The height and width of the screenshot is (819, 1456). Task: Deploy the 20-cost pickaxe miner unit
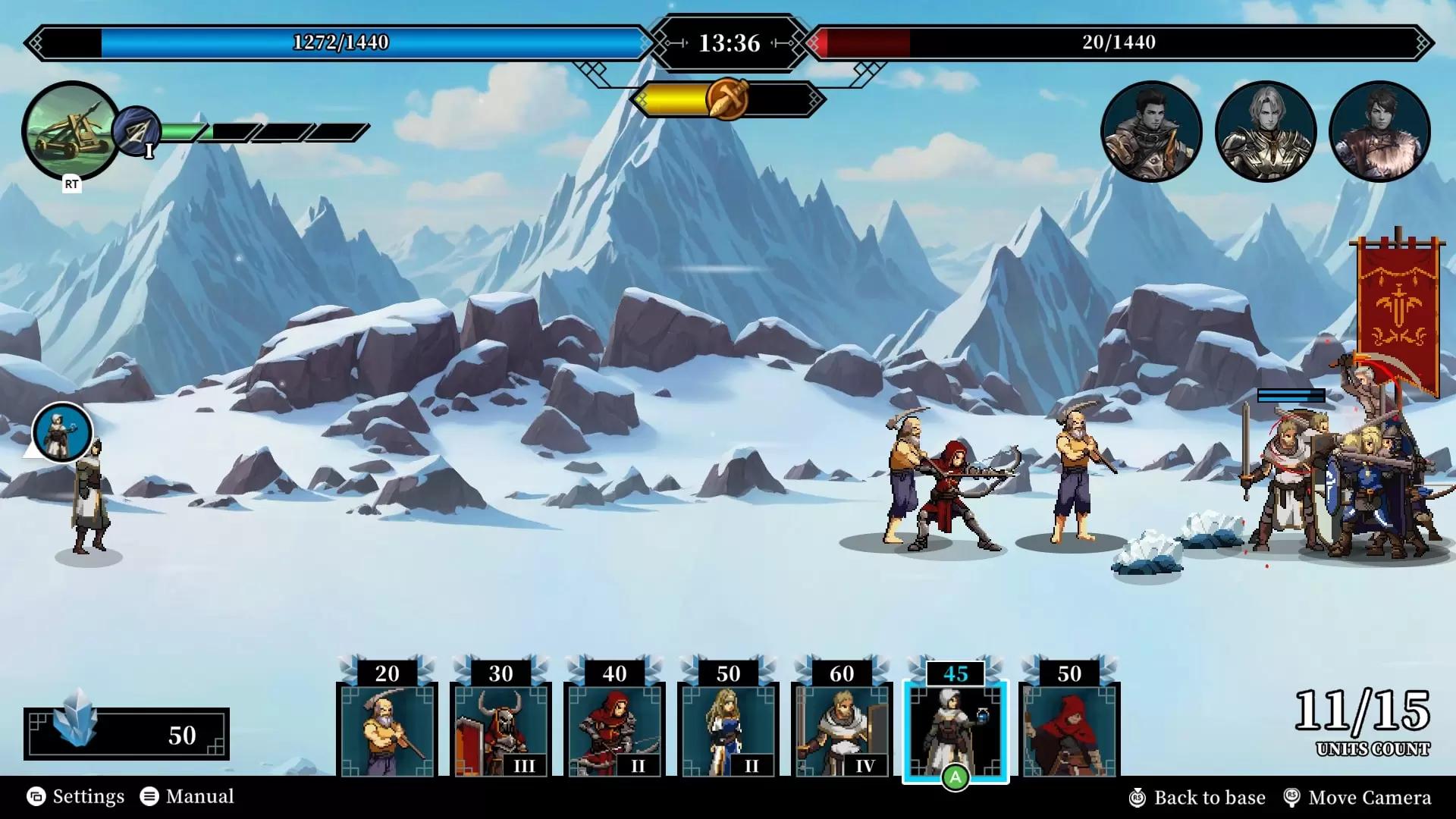click(x=387, y=728)
